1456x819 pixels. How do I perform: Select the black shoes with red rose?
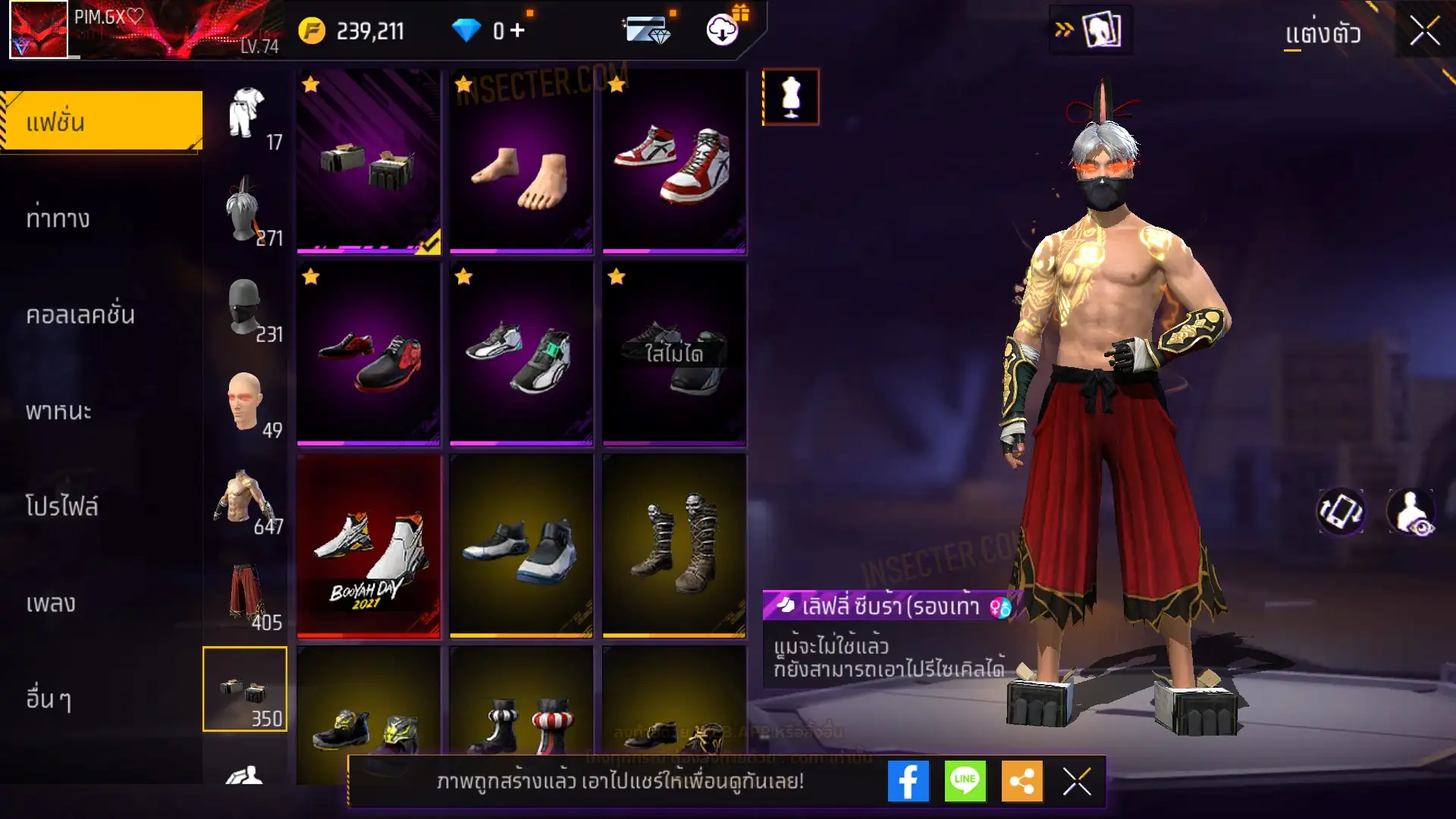pyautogui.click(x=369, y=354)
